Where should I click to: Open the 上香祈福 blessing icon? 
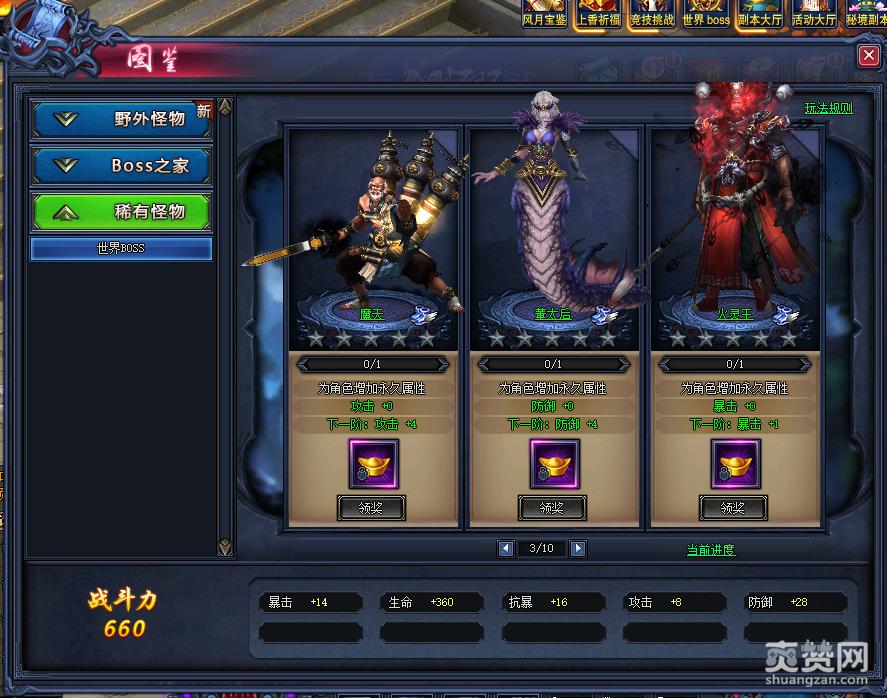[597, 13]
